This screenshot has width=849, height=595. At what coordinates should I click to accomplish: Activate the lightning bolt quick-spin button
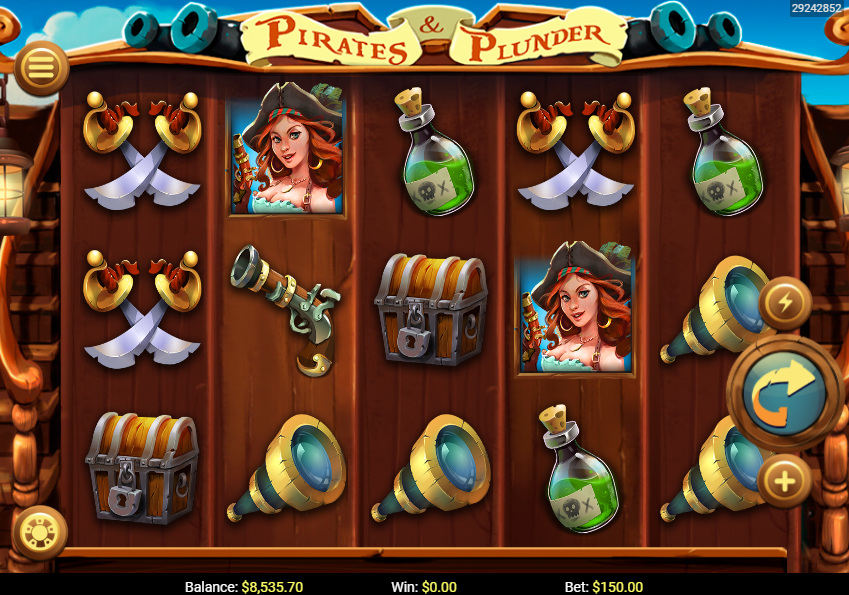point(785,303)
